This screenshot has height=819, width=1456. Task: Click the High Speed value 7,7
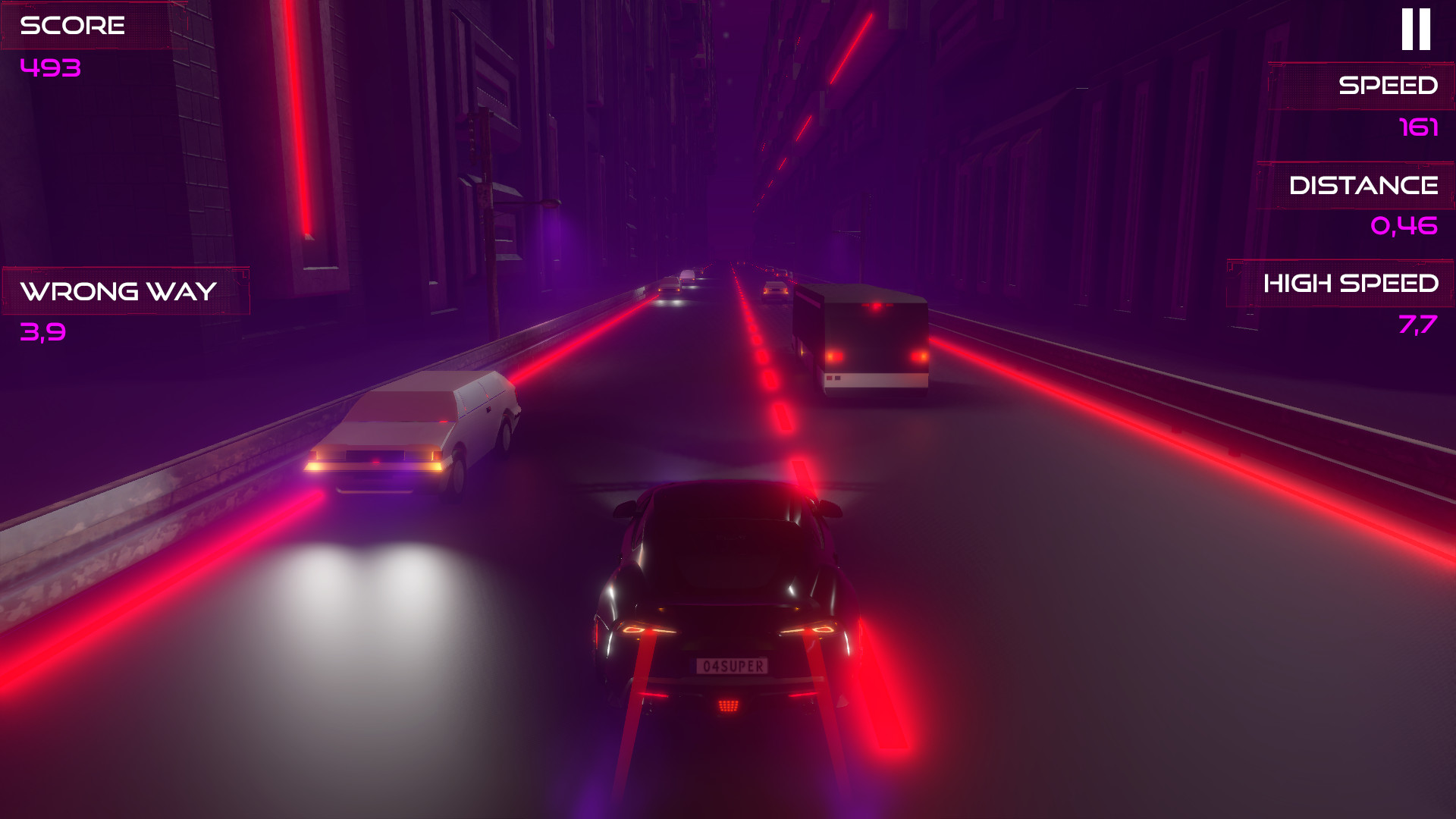(1417, 324)
